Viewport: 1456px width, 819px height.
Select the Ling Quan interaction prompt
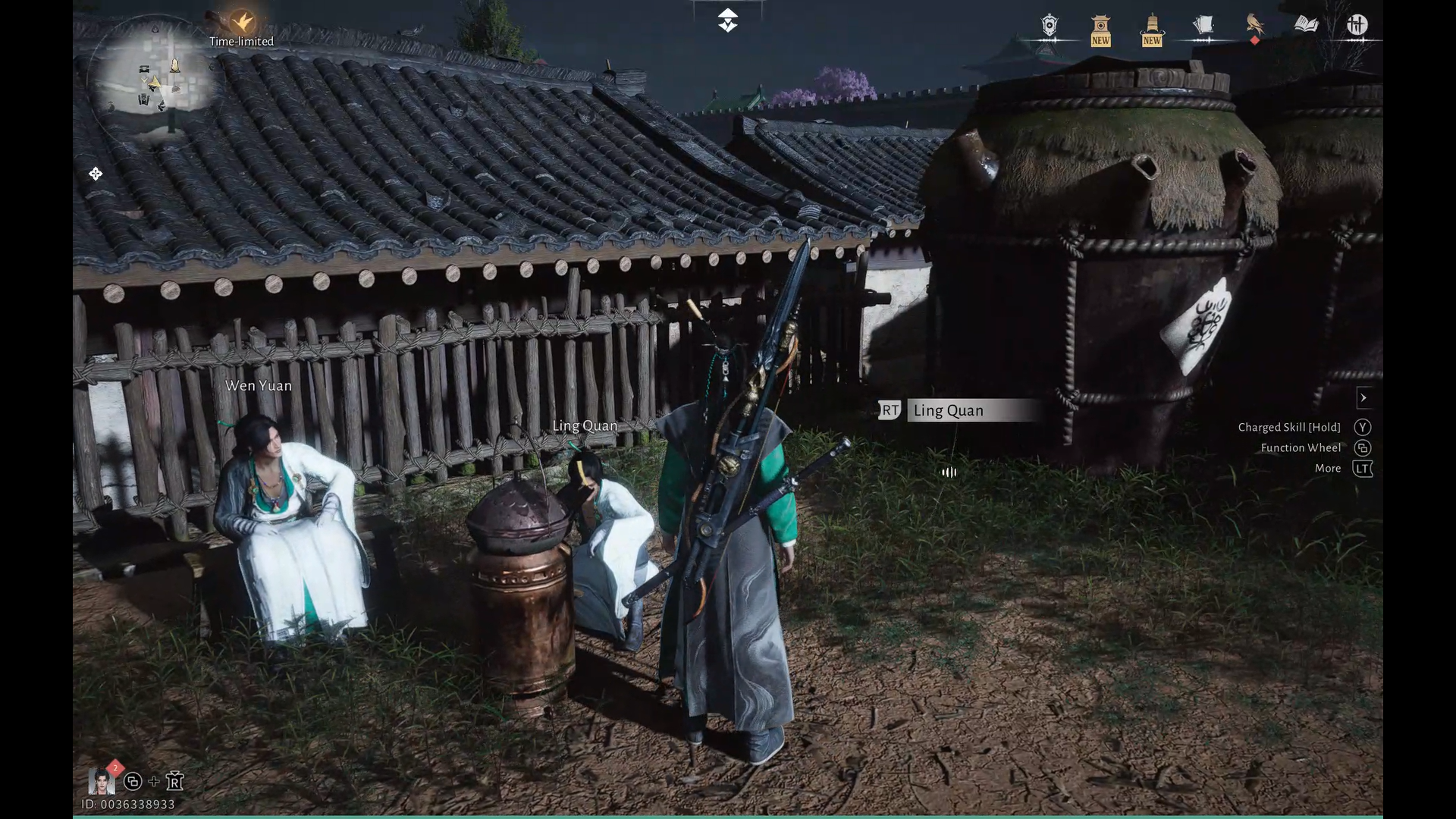click(960, 410)
